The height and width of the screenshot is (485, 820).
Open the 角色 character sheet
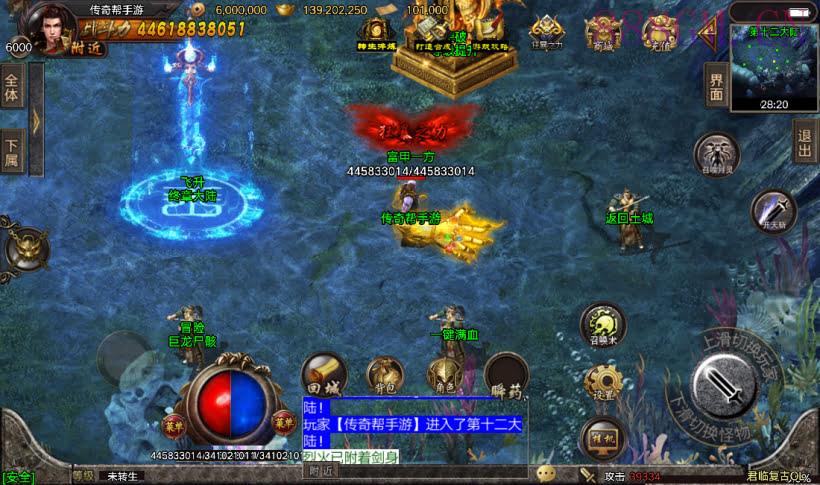[443, 376]
